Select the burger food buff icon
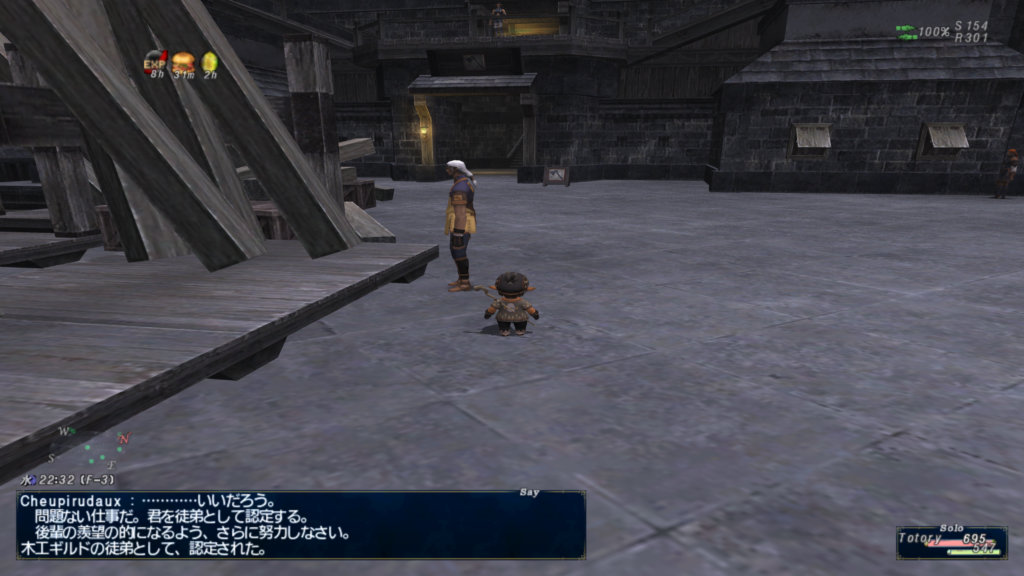Viewport: 1024px width, 576px height. (x=183, y=62)
